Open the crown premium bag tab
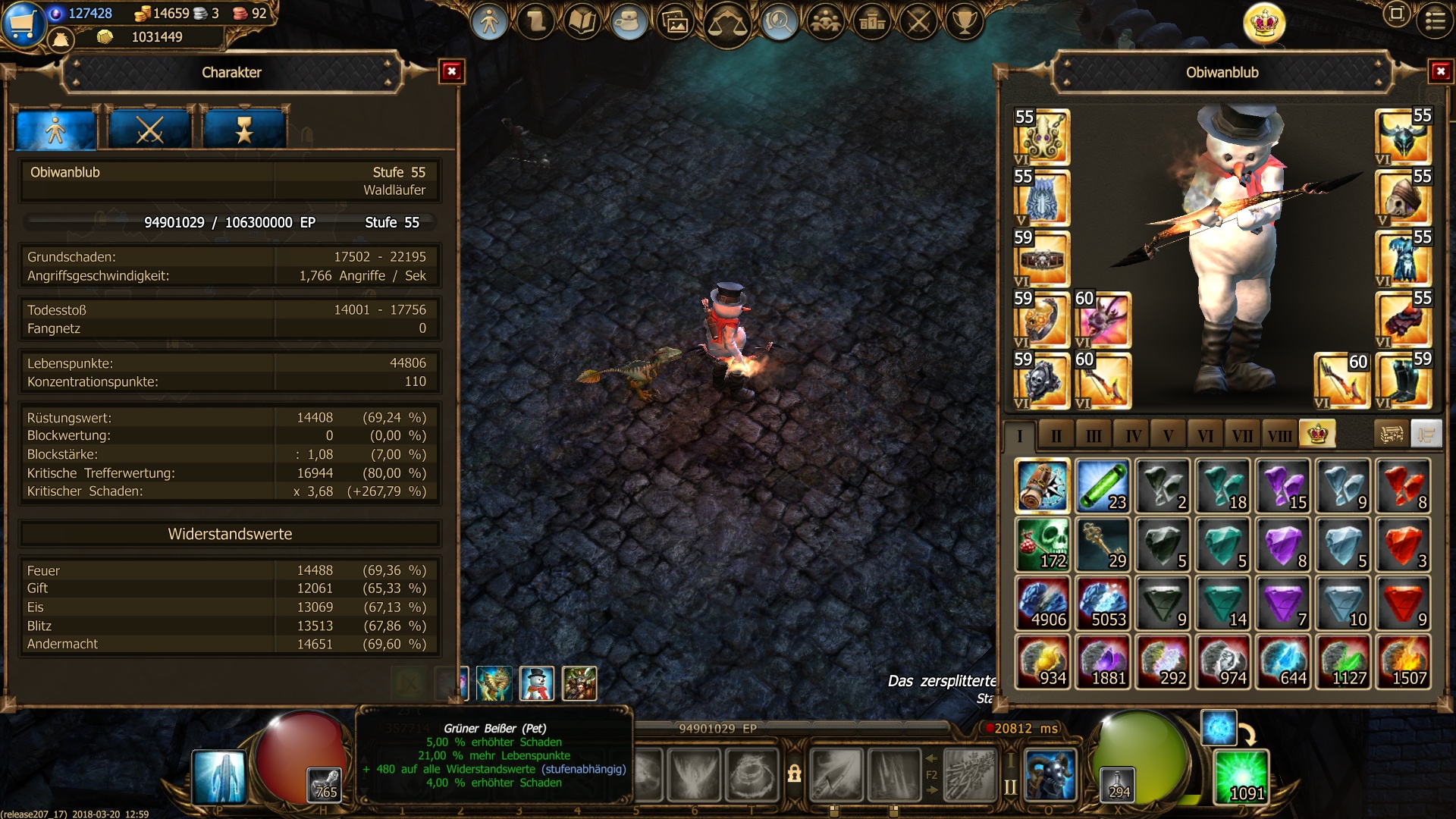1456x819 pixels. pyautogui.click(x=1317, y=435)
